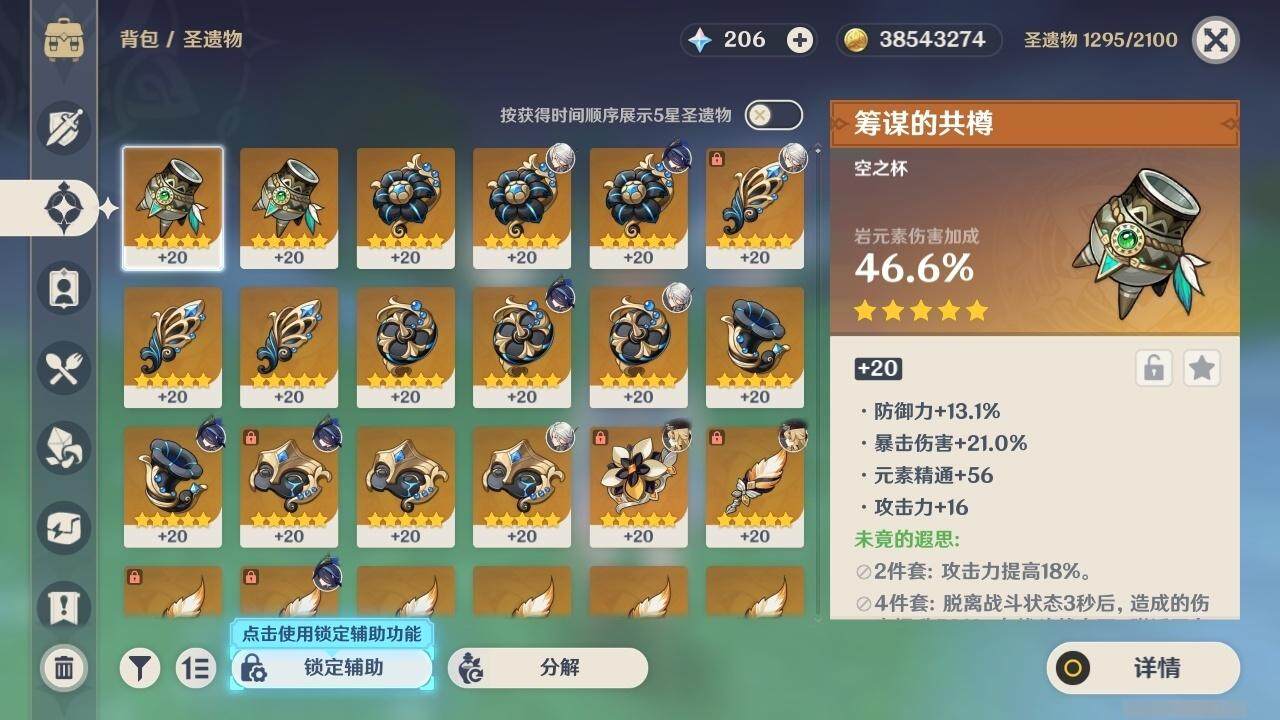Switch to the weapons tab
Viewport: 1280px width, 720px height.
click(x=64, y=127)
